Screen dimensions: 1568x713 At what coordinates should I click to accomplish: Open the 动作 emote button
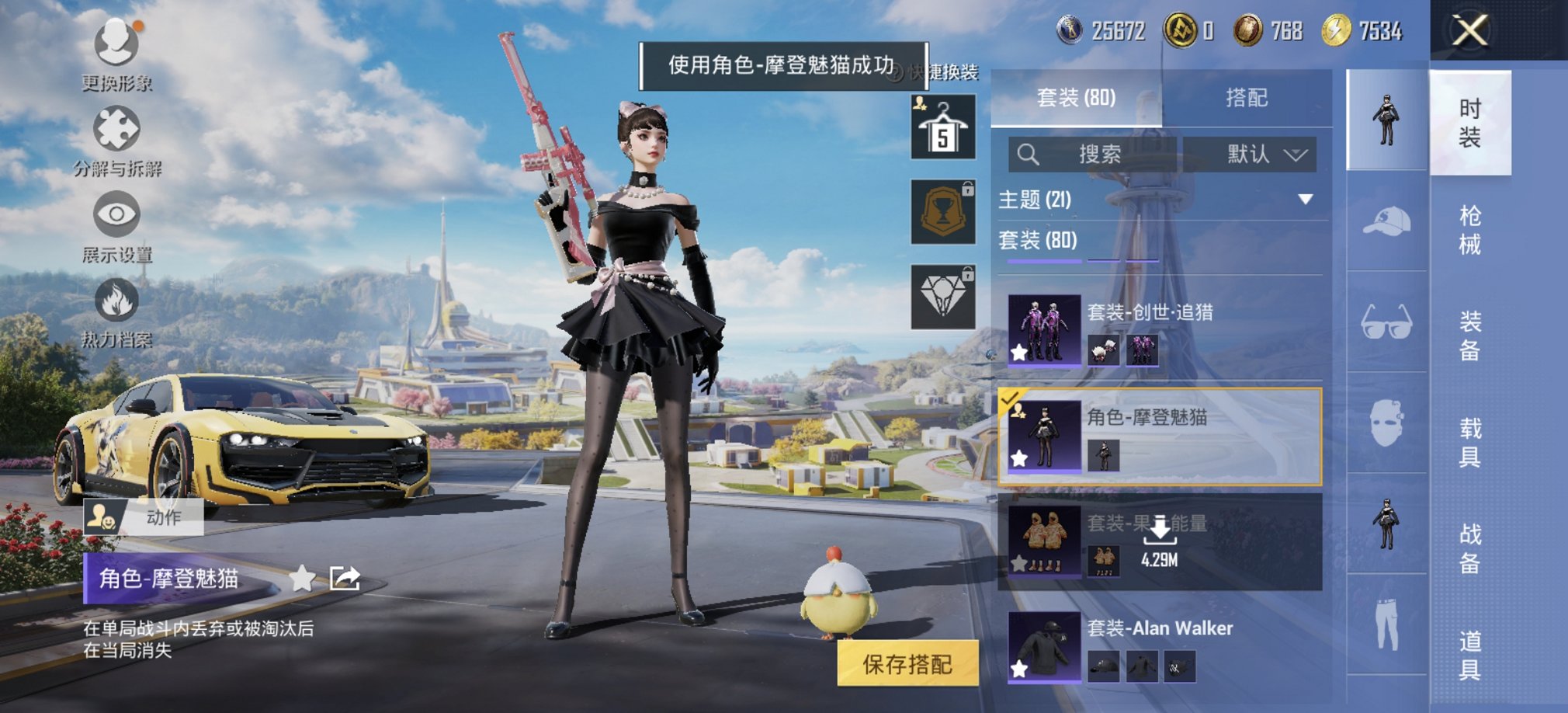coord(144,517)
